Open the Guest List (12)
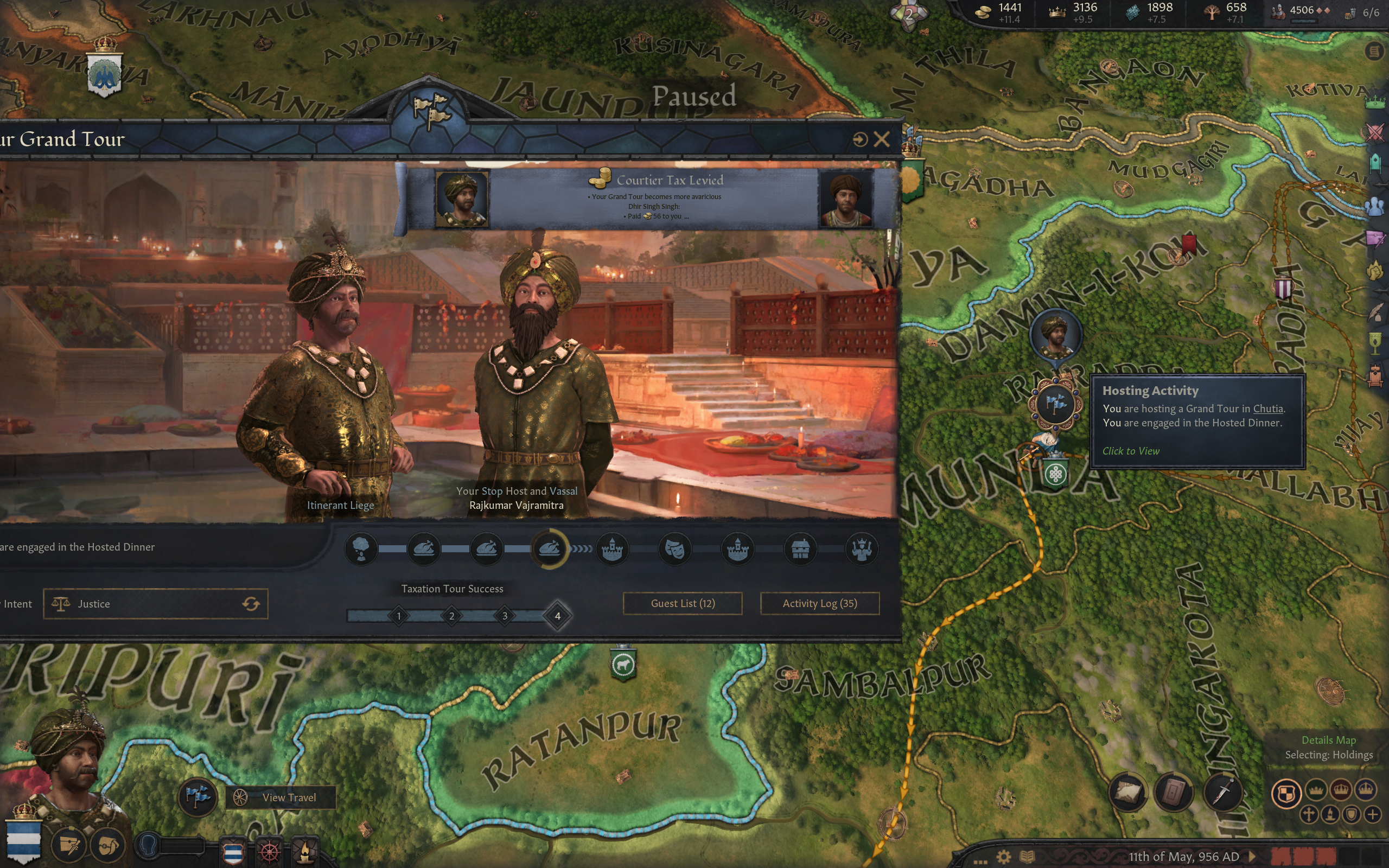The width and height of the screenshot is (1389, 868). (x=683, y=603)
